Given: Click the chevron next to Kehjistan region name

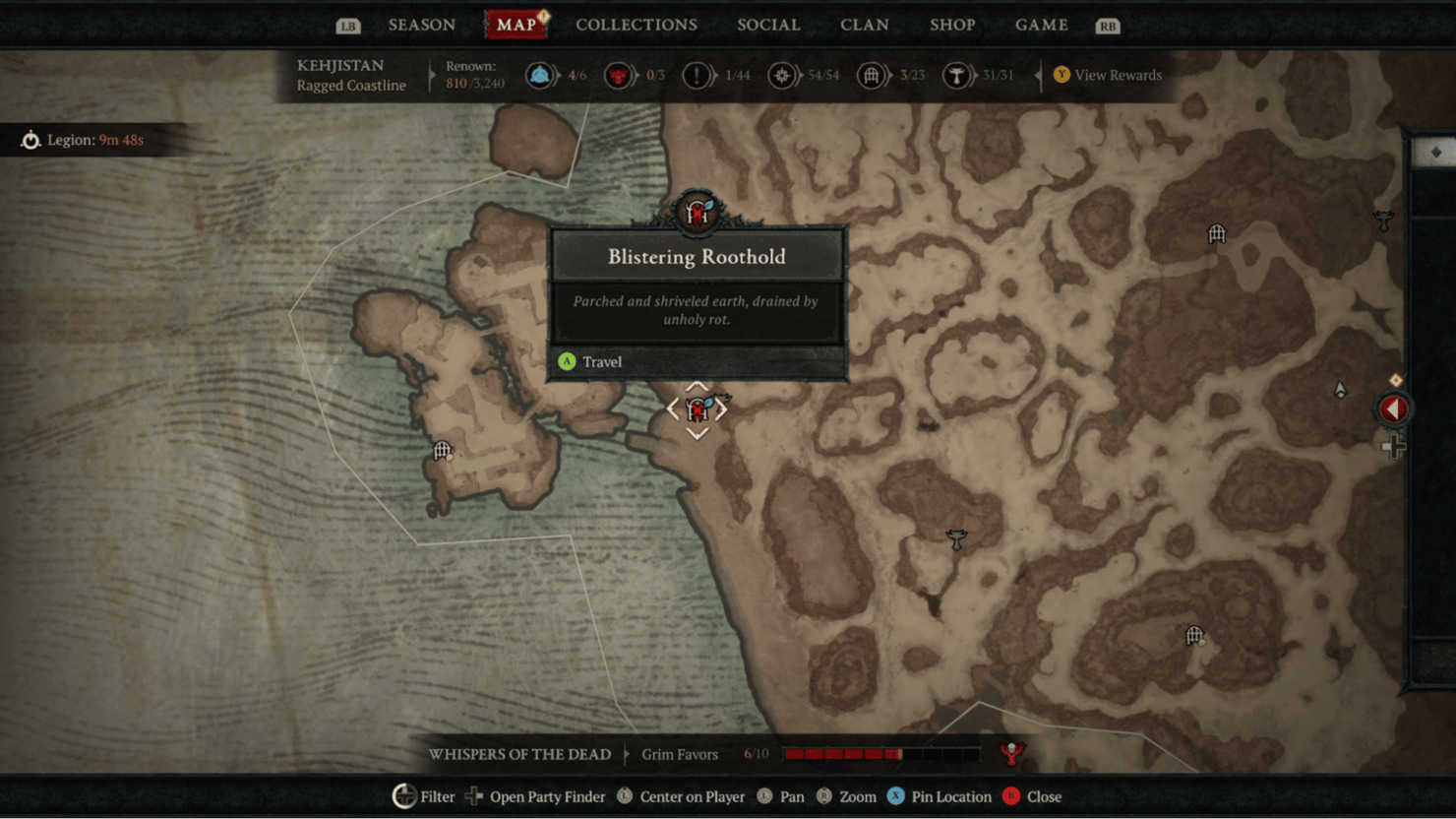Looking at the screenshot, I should click(x=433, y=75).
